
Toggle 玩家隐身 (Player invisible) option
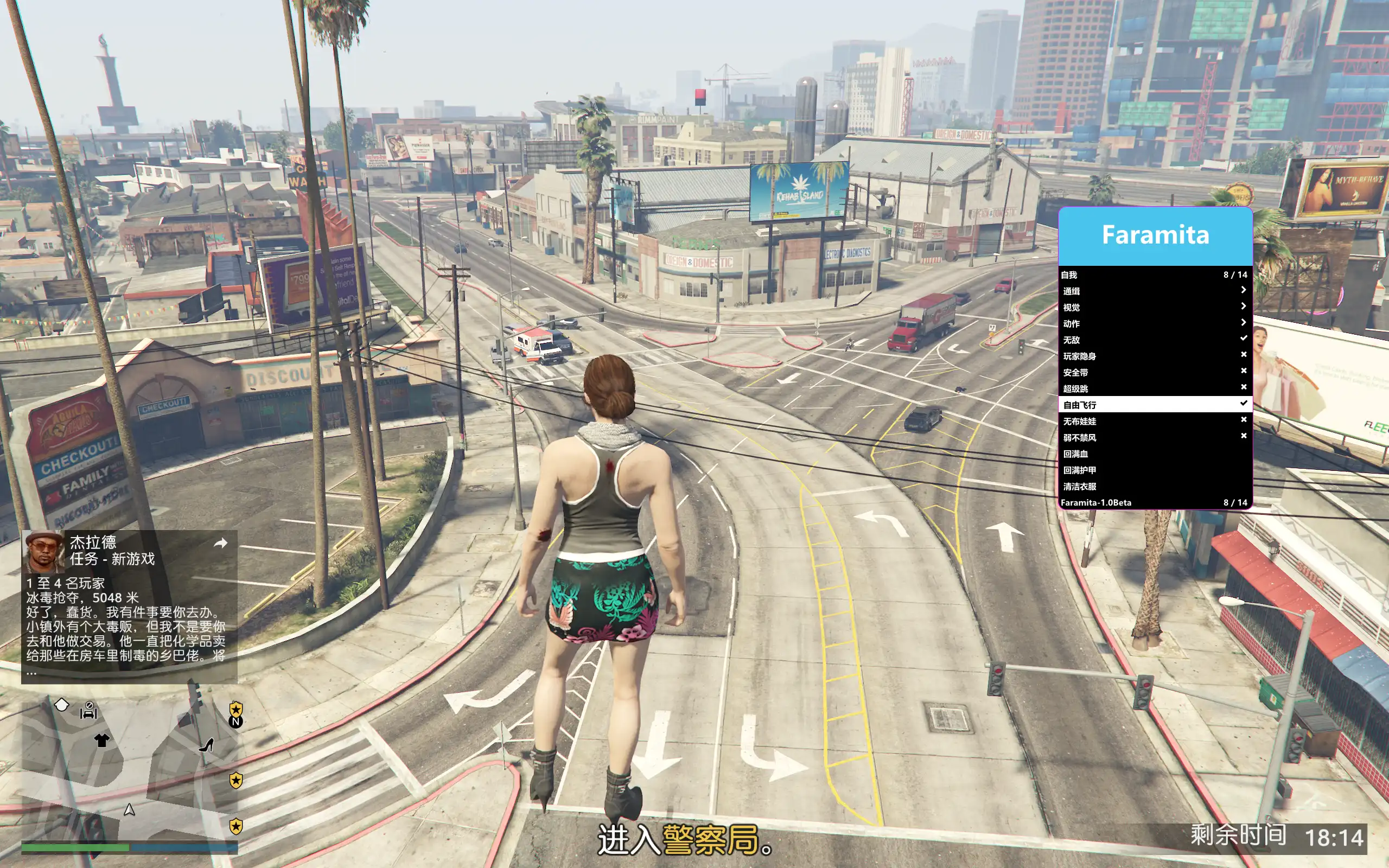click(x=1154, y=356)
